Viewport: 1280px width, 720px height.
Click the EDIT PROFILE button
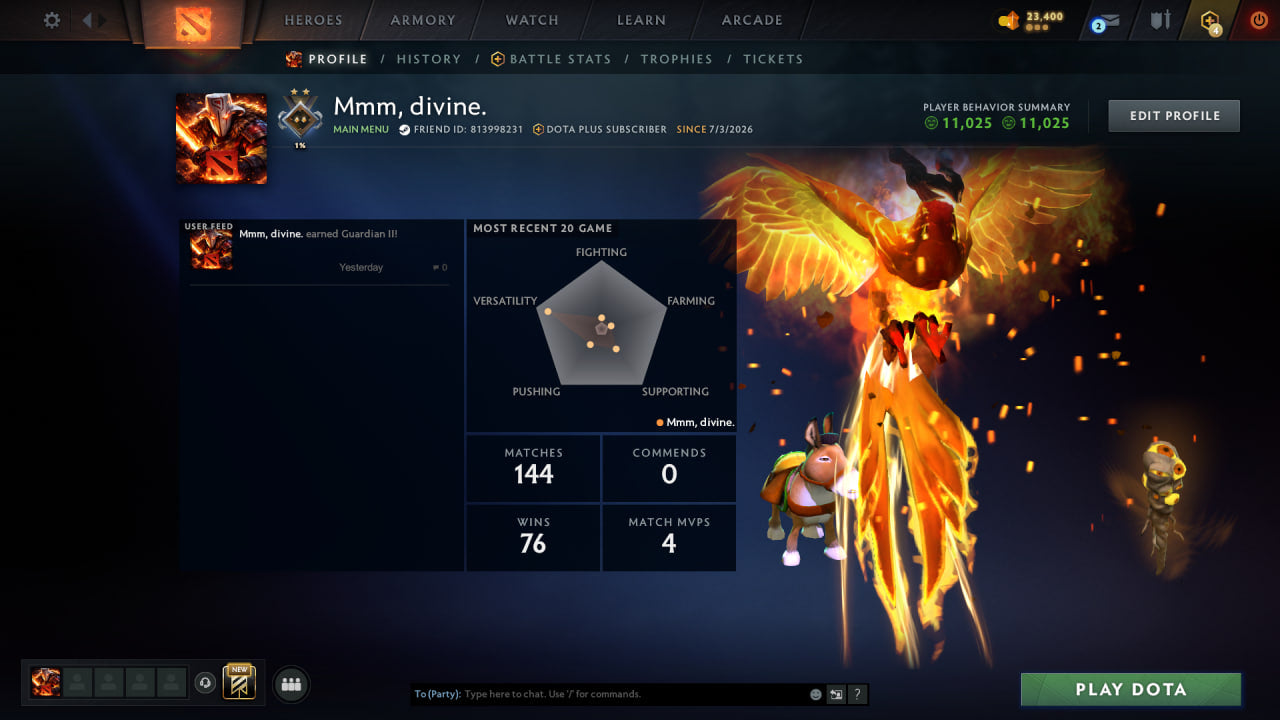click(1173, 115)
